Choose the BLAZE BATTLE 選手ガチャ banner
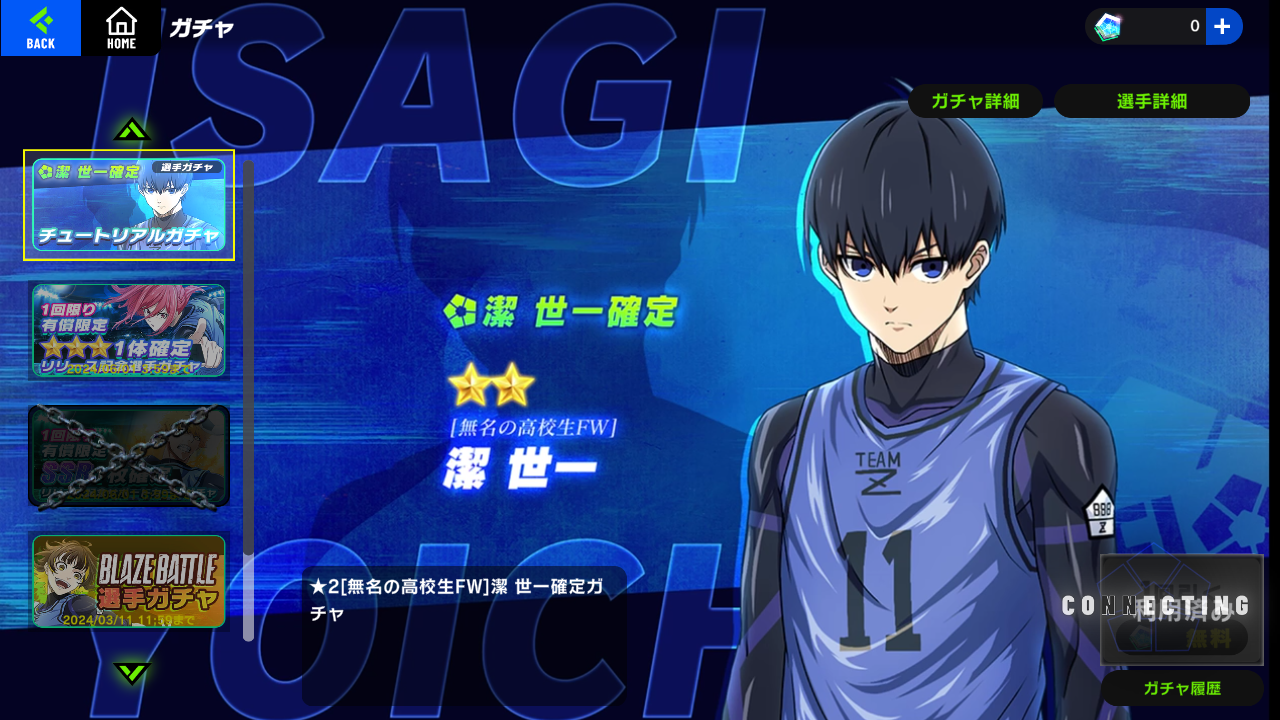 click(x=129, y=581)
